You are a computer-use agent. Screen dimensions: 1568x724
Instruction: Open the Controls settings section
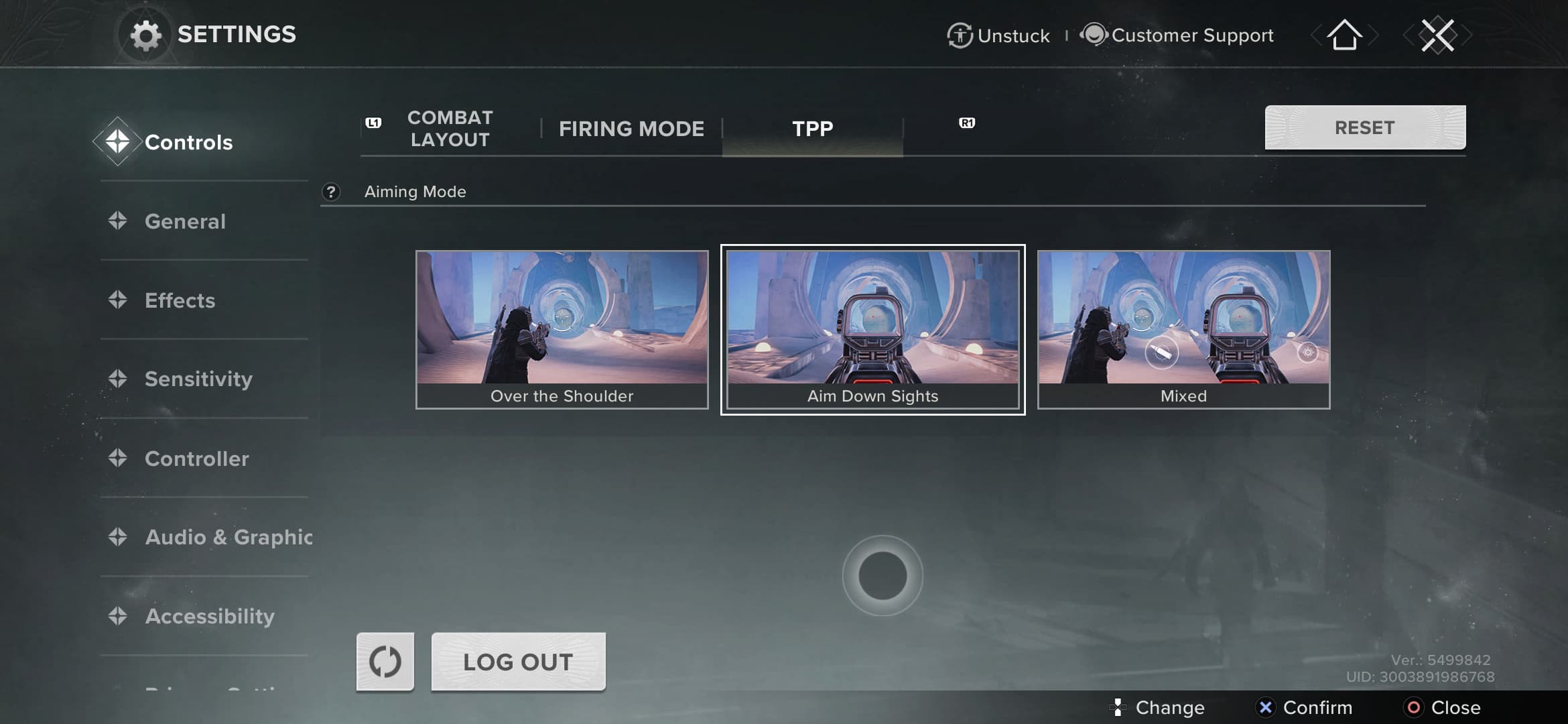click(x=188, y=142)
